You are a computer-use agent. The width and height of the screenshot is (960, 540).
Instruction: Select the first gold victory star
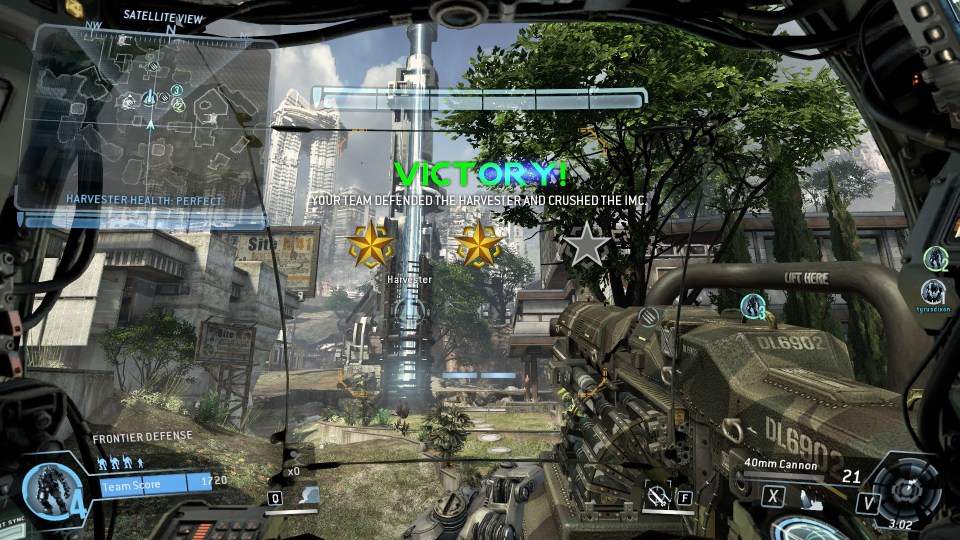point(369,245)
